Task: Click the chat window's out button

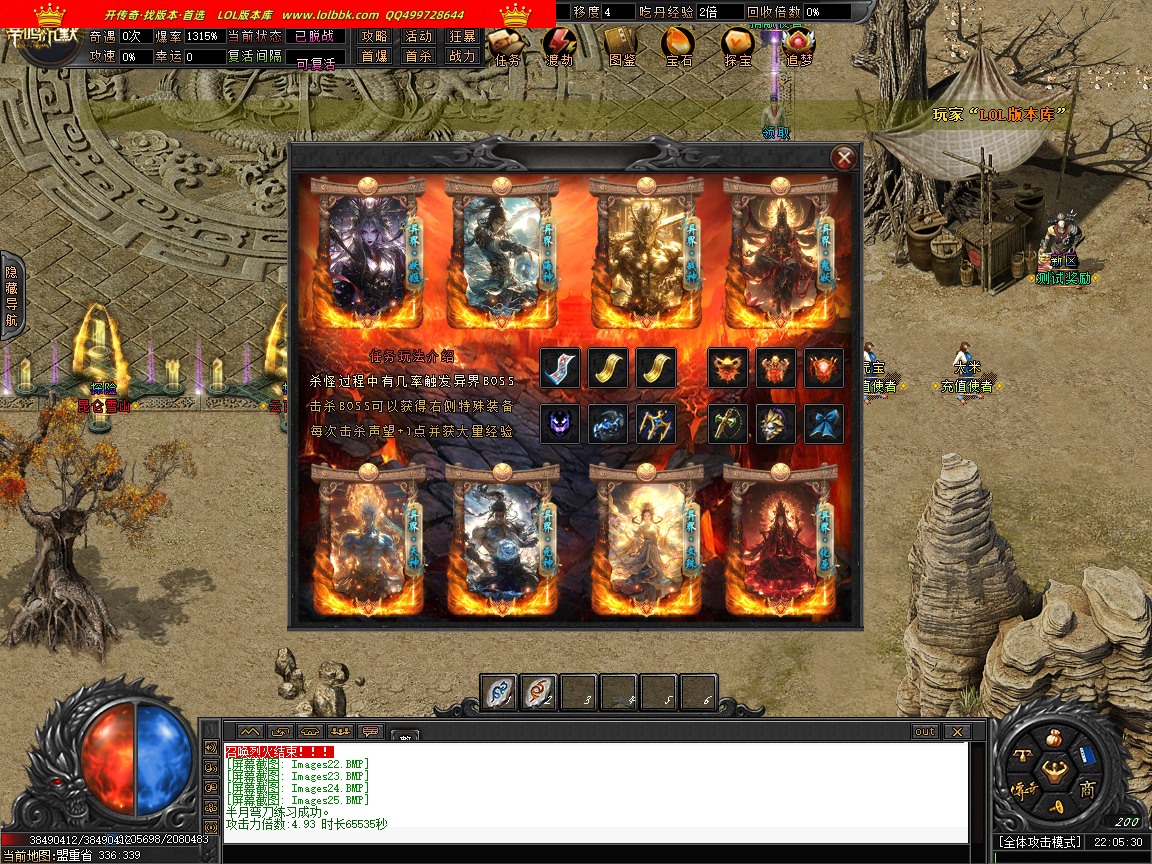Action: (925, 732)
